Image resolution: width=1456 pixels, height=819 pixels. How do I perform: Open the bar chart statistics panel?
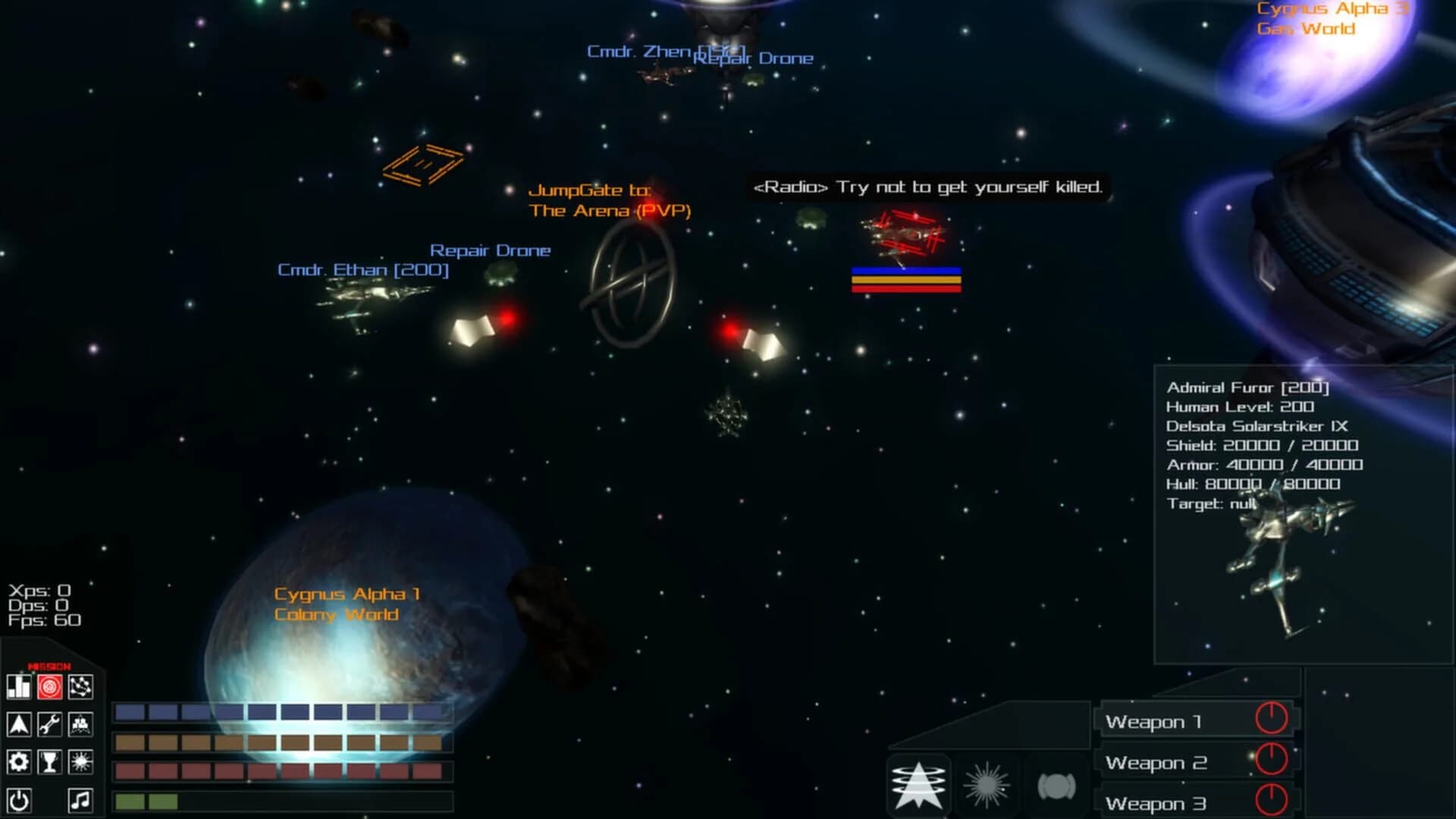tap(20, 686)
